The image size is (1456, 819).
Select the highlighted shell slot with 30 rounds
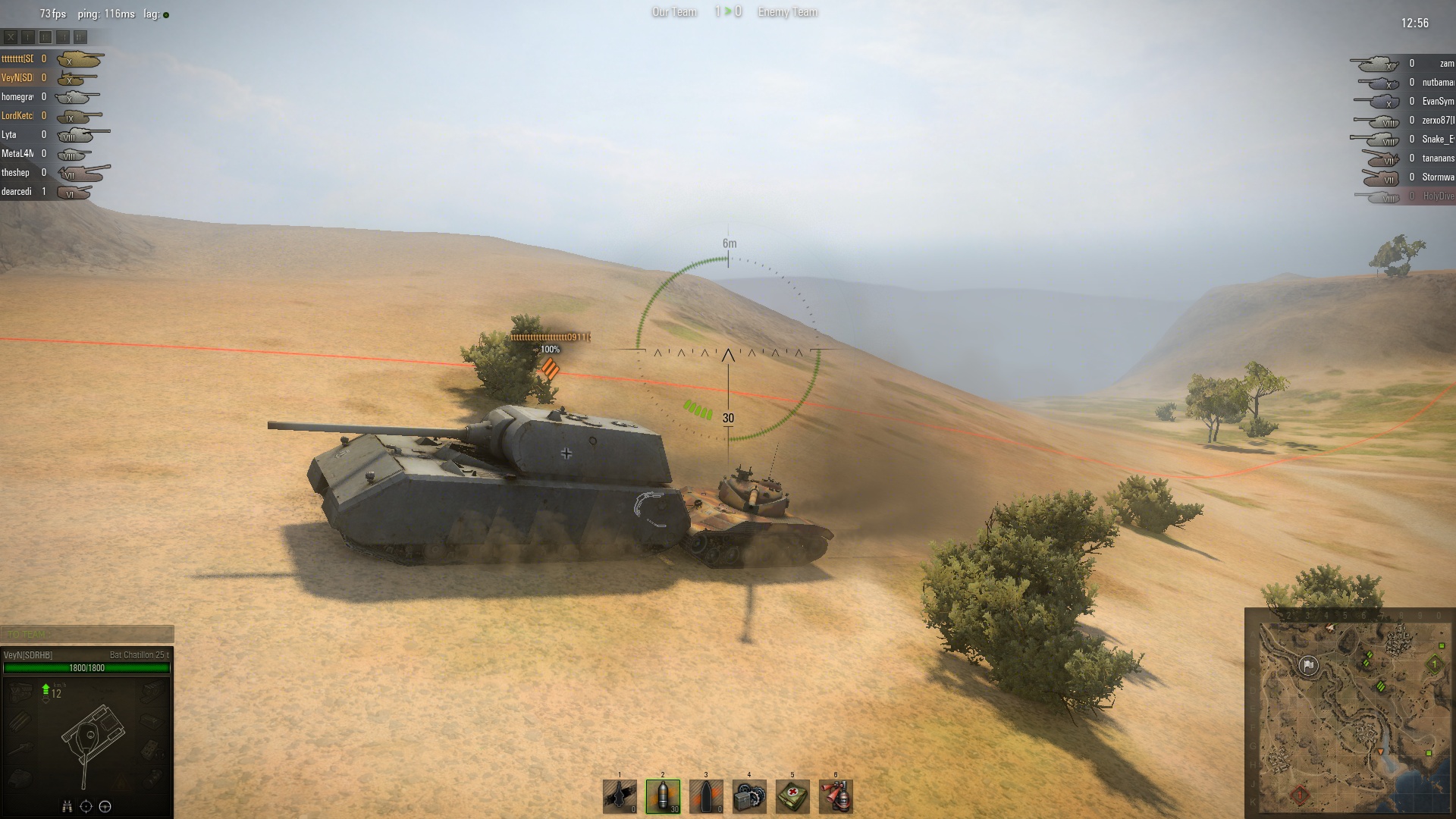tap(663, 796)
